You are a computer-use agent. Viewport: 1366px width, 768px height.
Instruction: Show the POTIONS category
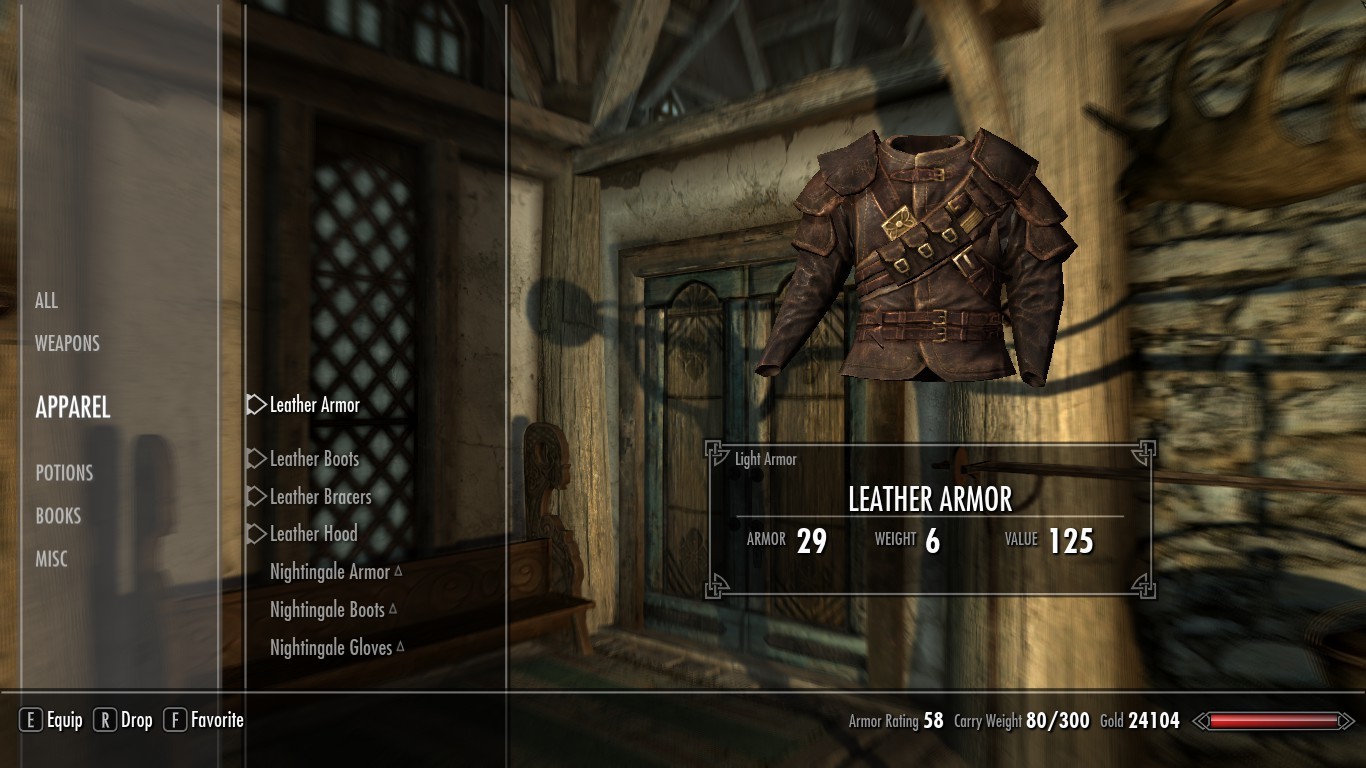click(x=64, y=473)
